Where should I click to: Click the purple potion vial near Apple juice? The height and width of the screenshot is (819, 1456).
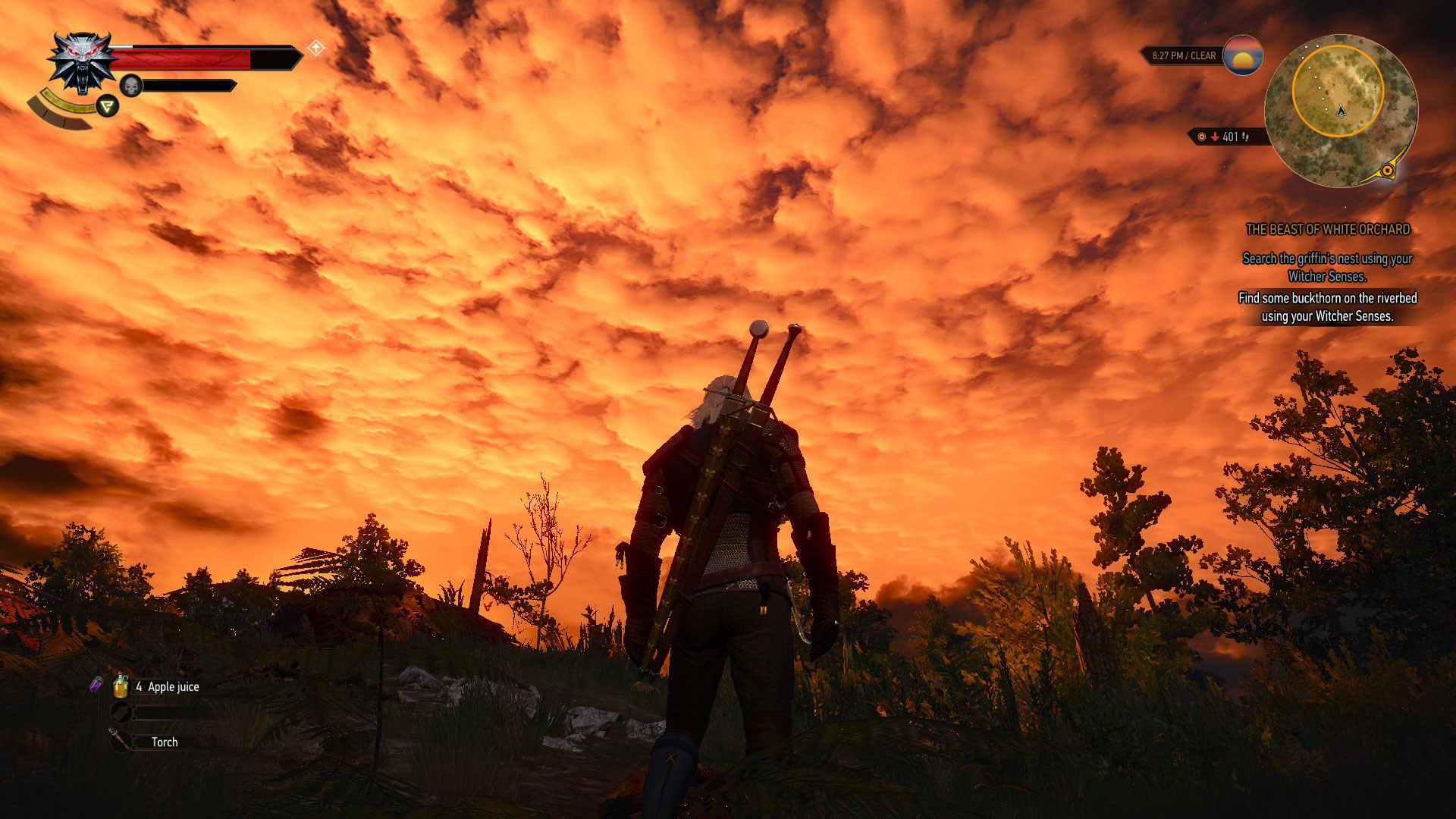96,685
